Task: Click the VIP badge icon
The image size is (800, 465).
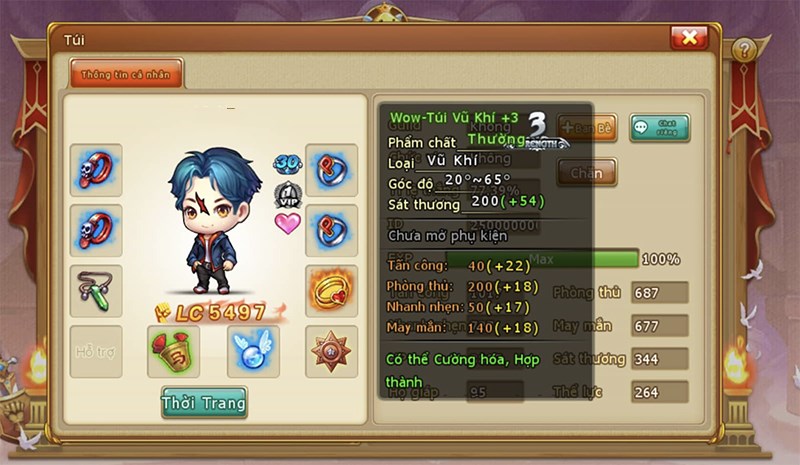Action: (x=287, y=193)
